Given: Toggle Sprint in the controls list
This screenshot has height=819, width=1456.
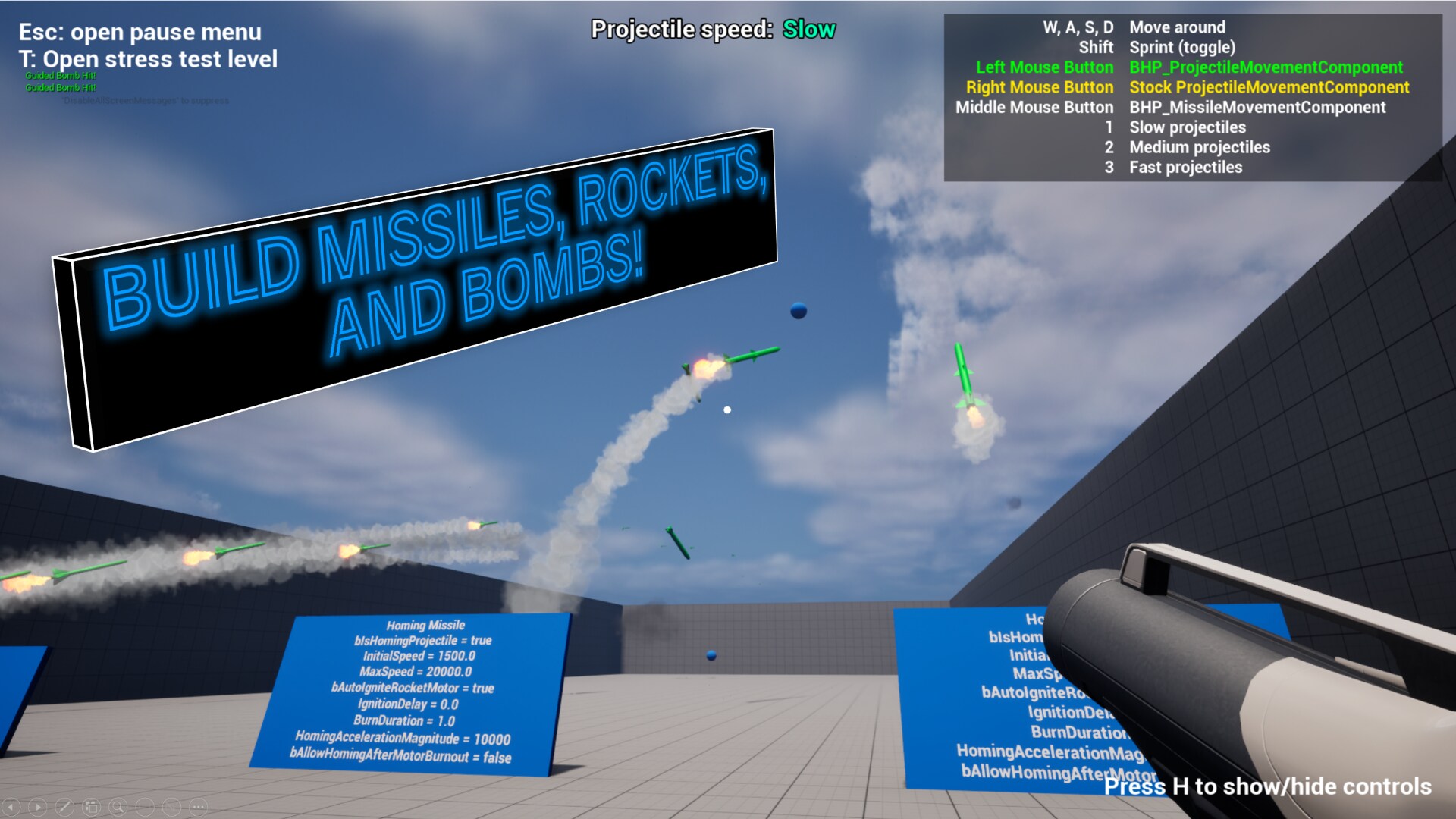Looking at the screenshot, I should click(1183, 47).
